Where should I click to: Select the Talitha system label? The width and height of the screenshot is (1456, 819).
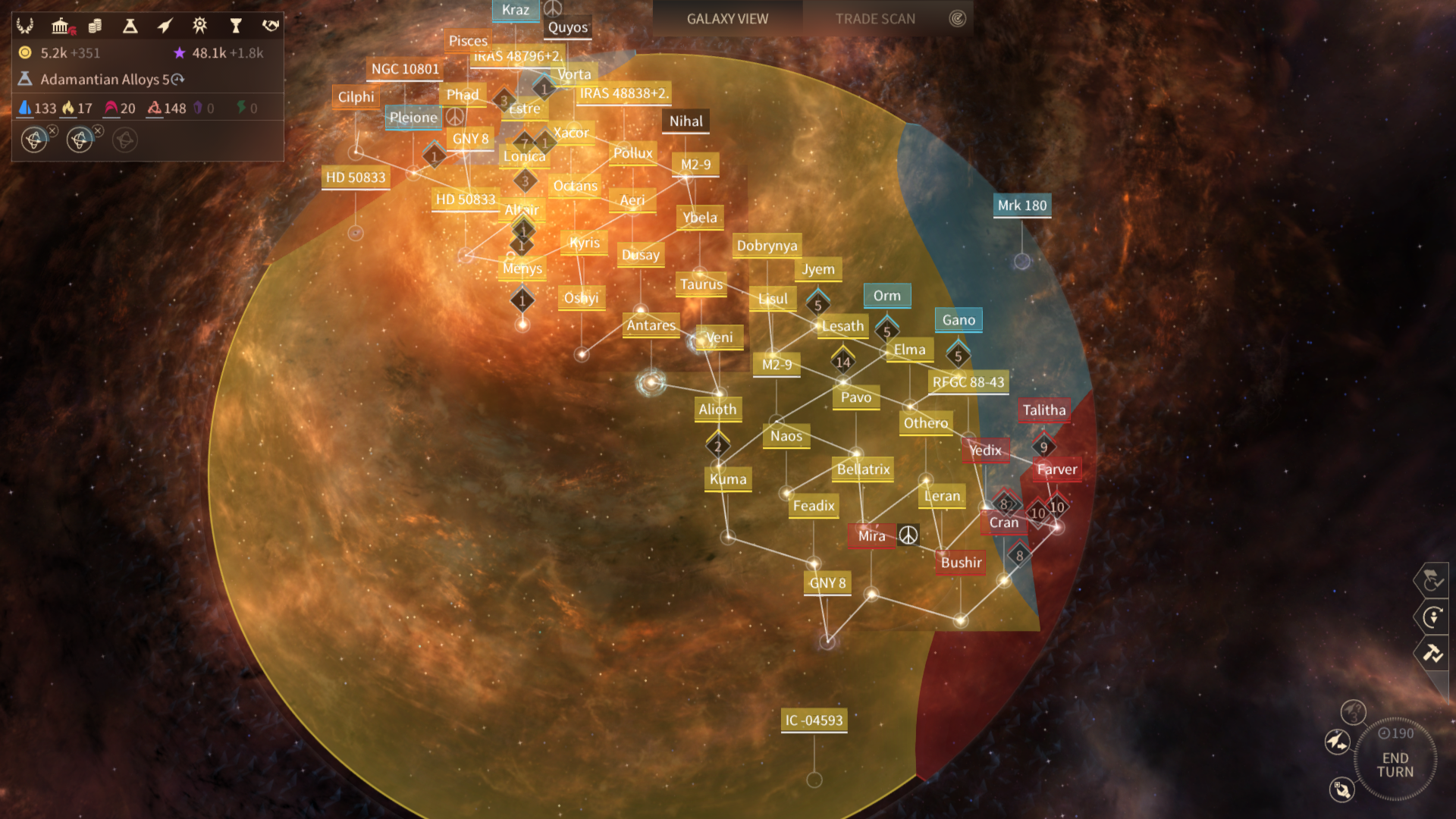[x=1043, y=410]
